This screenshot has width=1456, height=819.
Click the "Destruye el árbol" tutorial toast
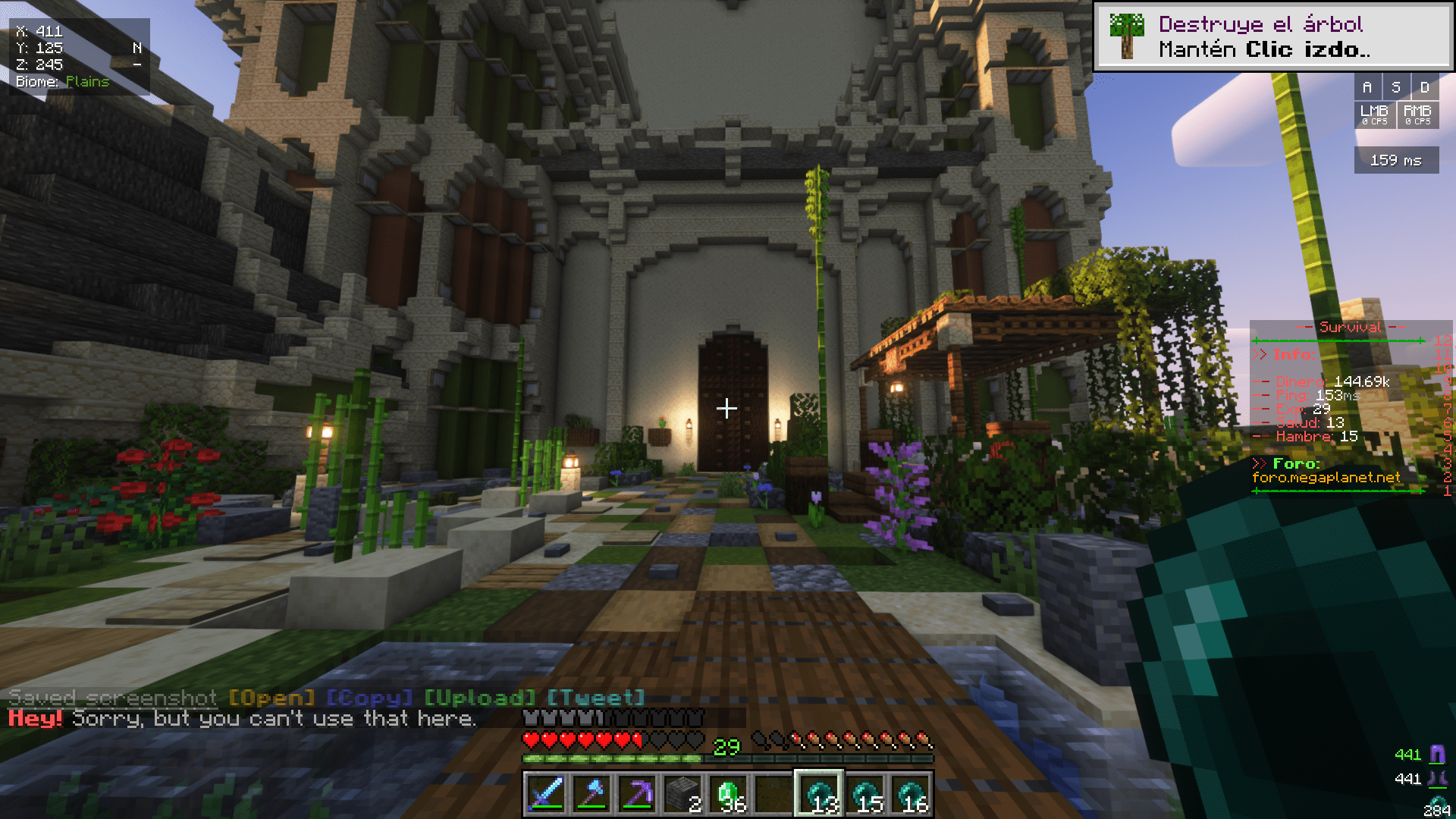click(1272, 36)
